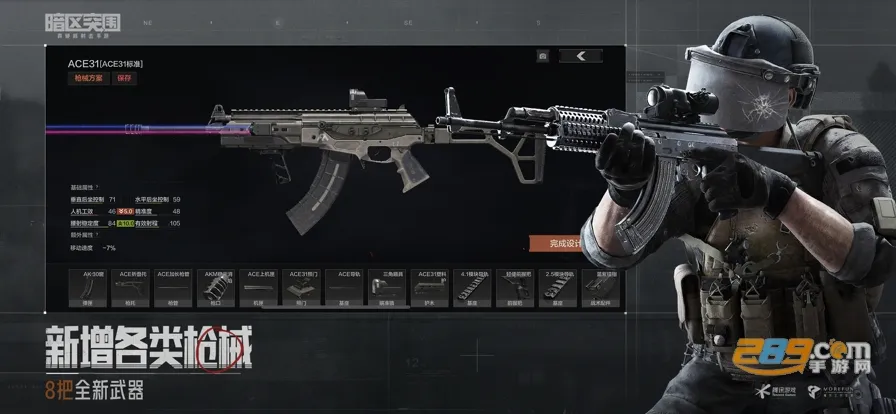Save the build with 保存
This screenshot has width=896, height=414.
tap(124, 77)
